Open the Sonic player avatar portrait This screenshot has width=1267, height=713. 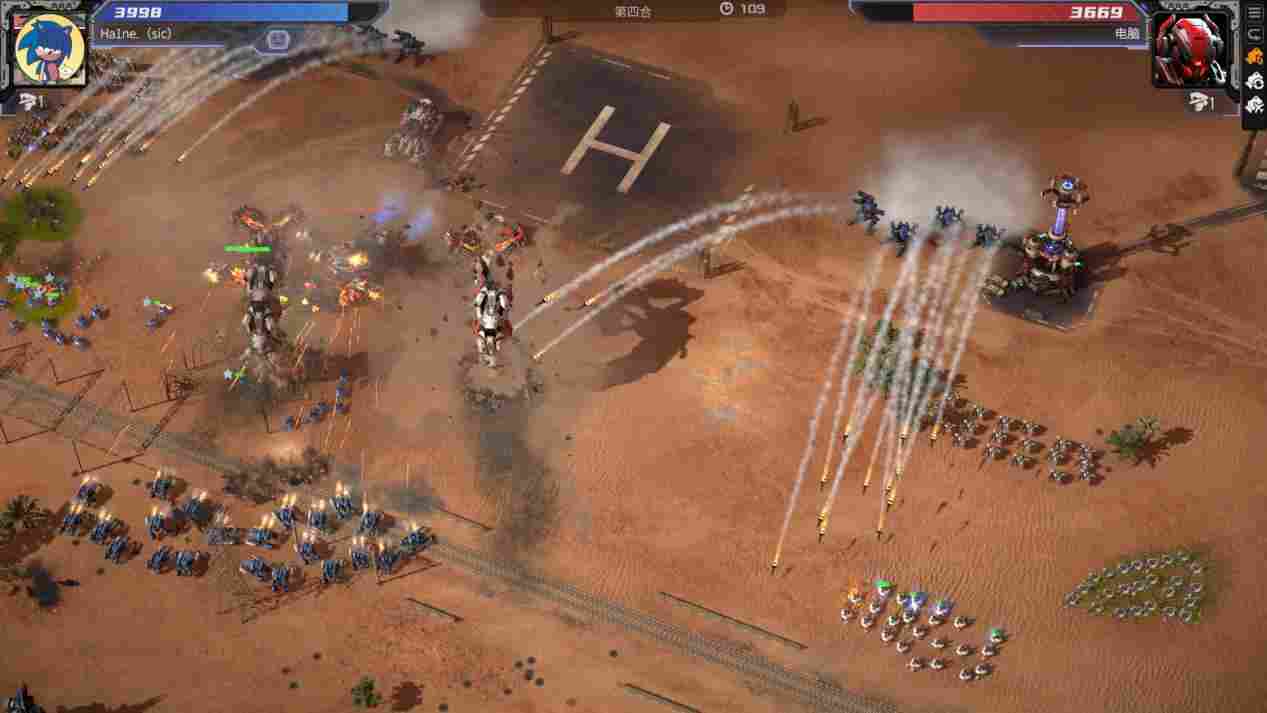coord(50,48)
